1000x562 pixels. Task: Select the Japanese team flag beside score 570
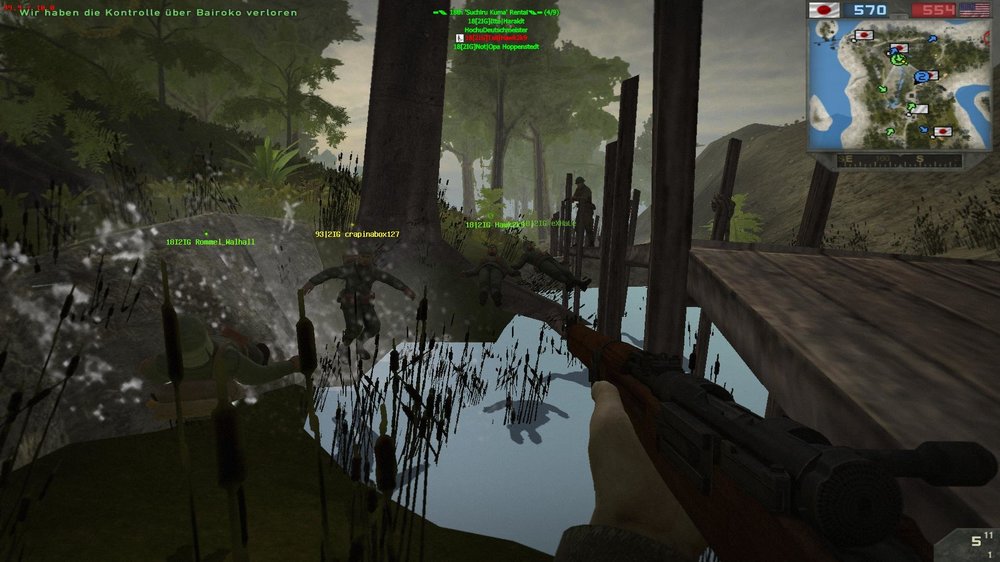(825, 9)
